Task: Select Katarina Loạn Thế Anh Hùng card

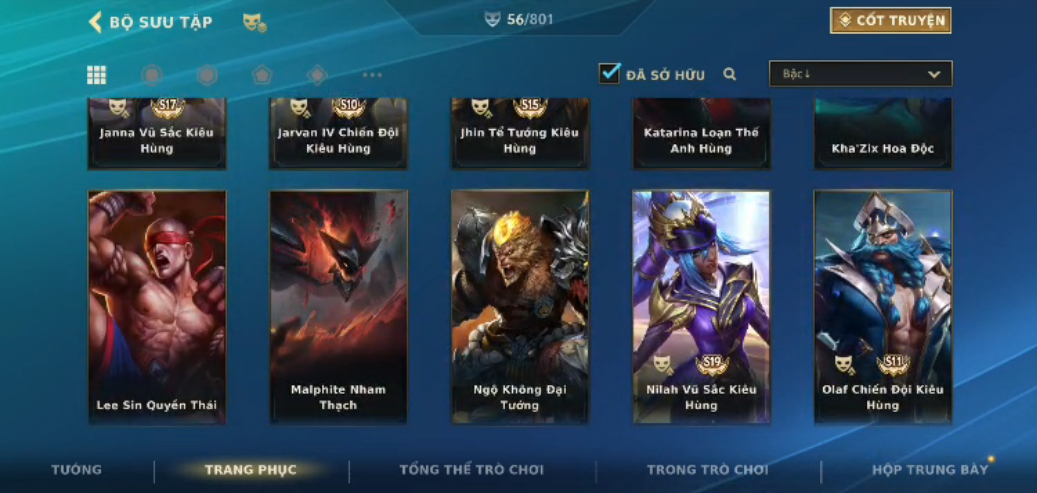Action: (x=701, y=135)
